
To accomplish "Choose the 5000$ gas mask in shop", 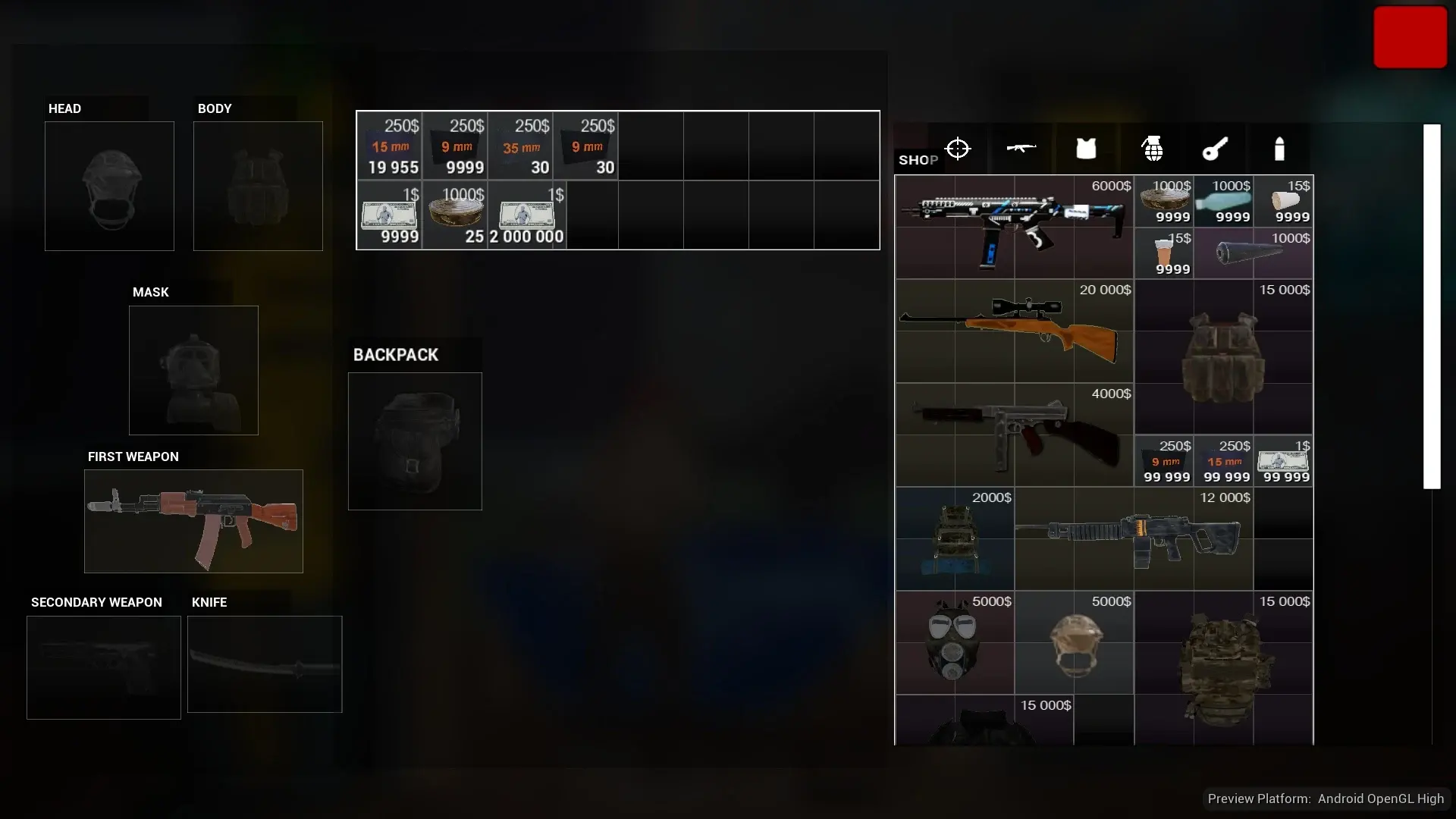I will (954, 642).
